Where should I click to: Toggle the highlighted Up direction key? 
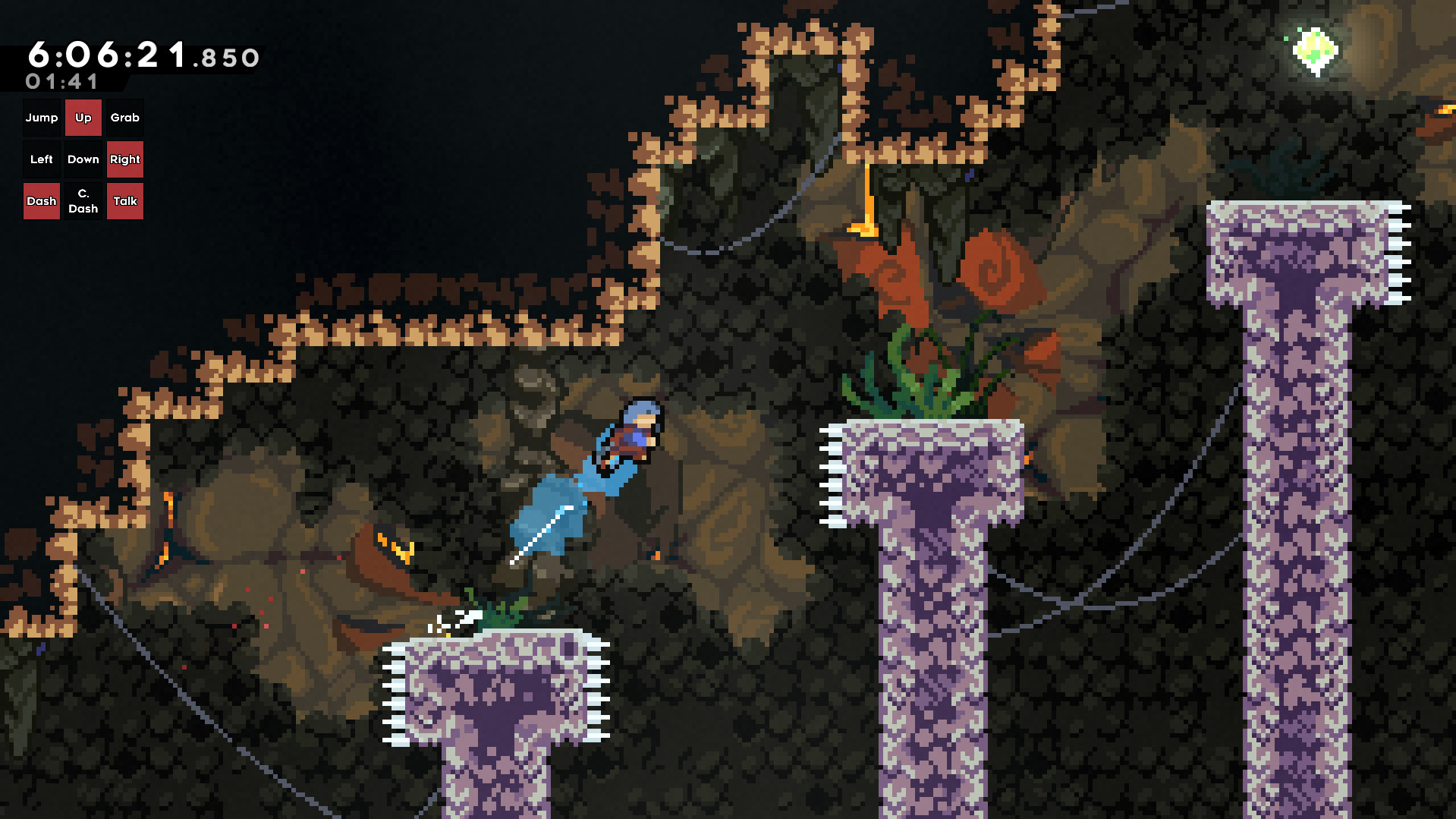click(83, 118)
